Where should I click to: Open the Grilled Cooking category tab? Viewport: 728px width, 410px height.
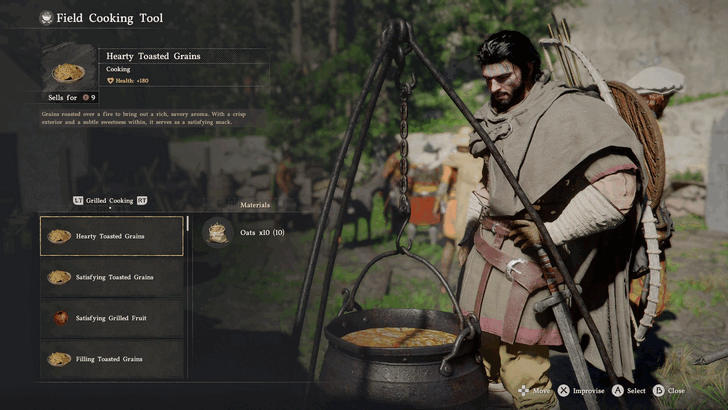pos(109,200)
